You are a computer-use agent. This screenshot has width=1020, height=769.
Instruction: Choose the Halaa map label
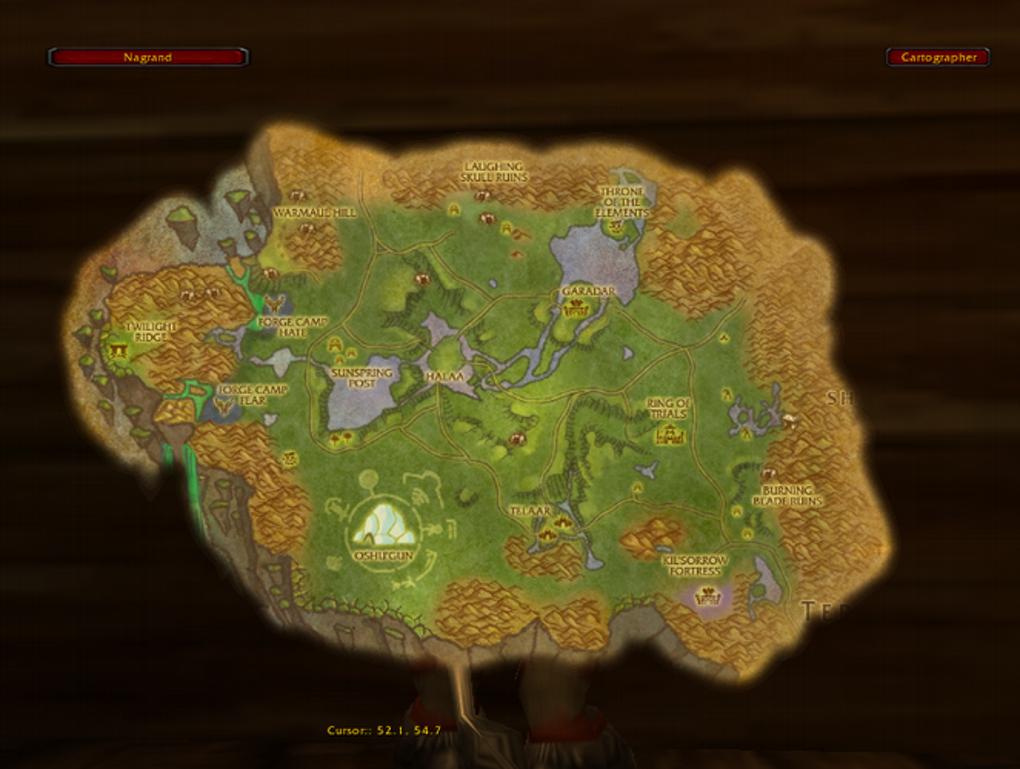point(445,376)
